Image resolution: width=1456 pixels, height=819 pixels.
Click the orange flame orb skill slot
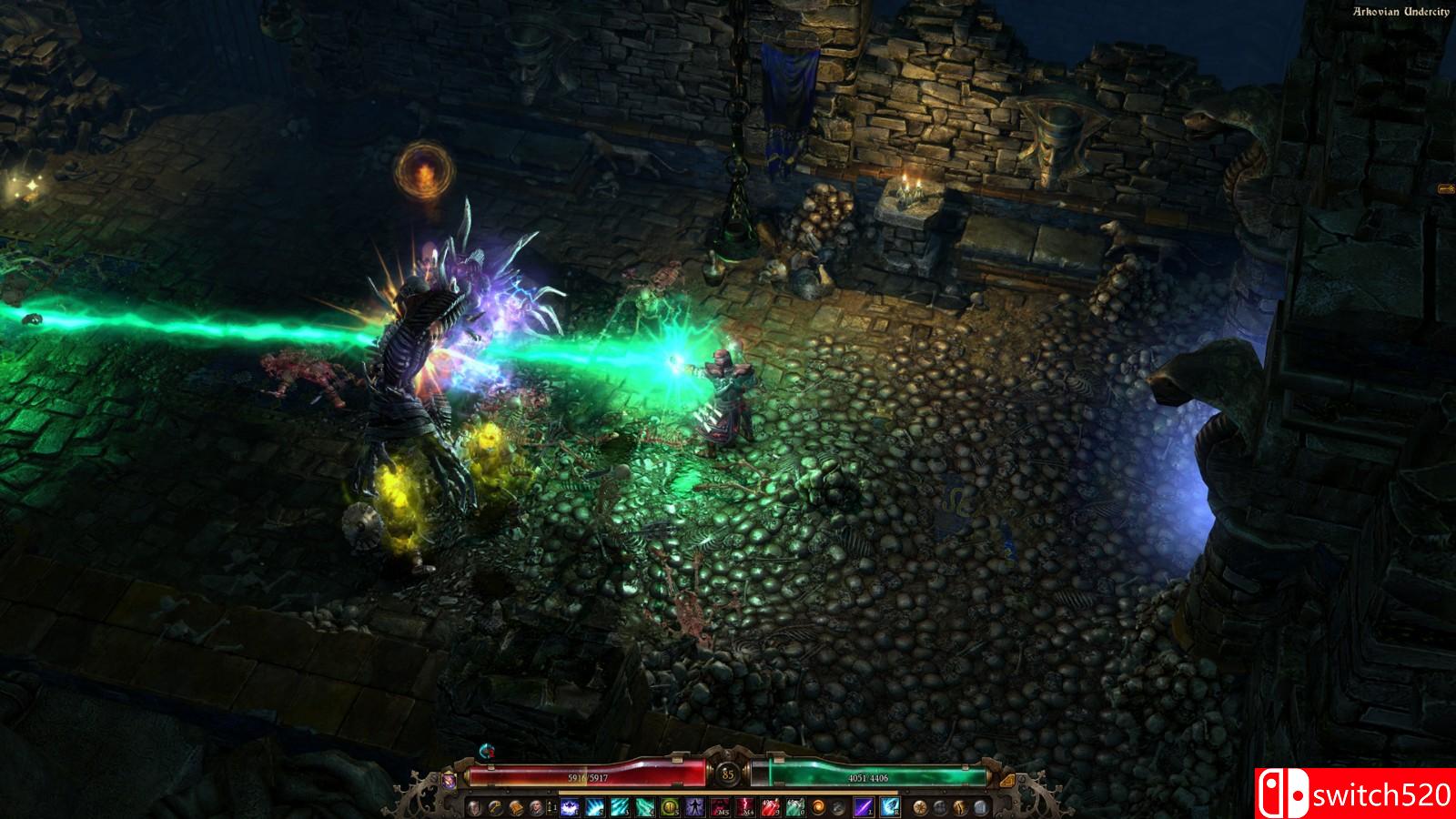(x=818, y=807)
